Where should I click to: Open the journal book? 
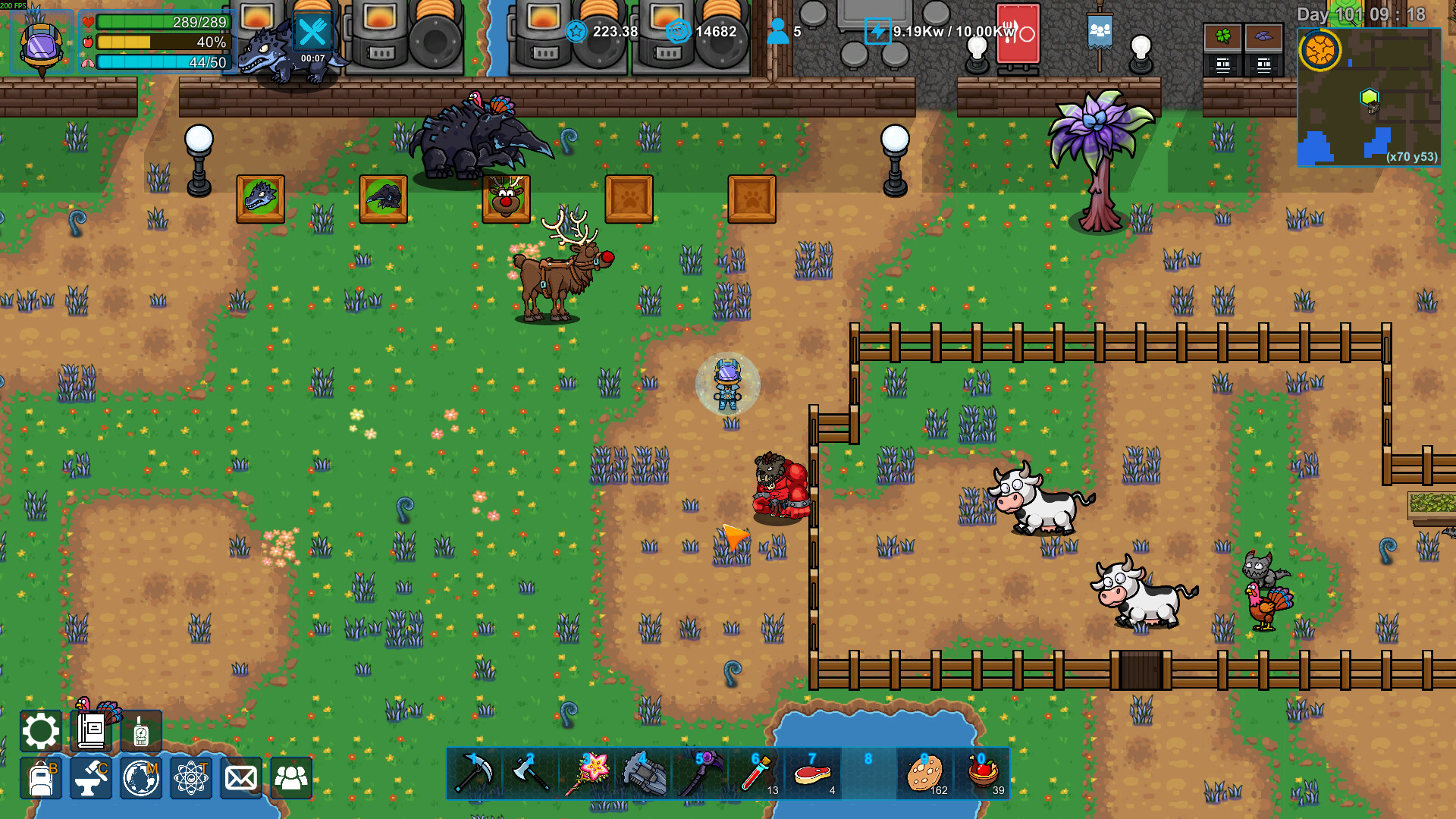[91, 731]
